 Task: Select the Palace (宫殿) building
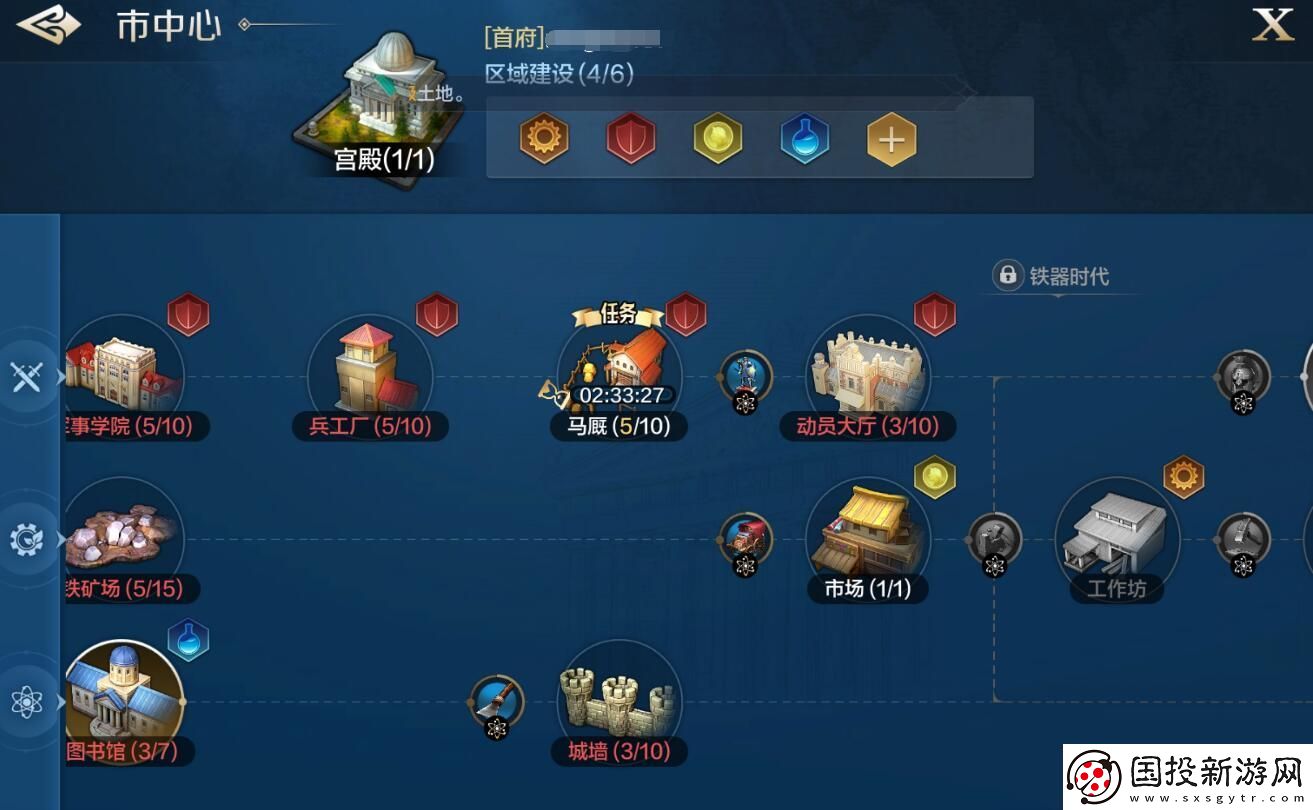point(385,105)
